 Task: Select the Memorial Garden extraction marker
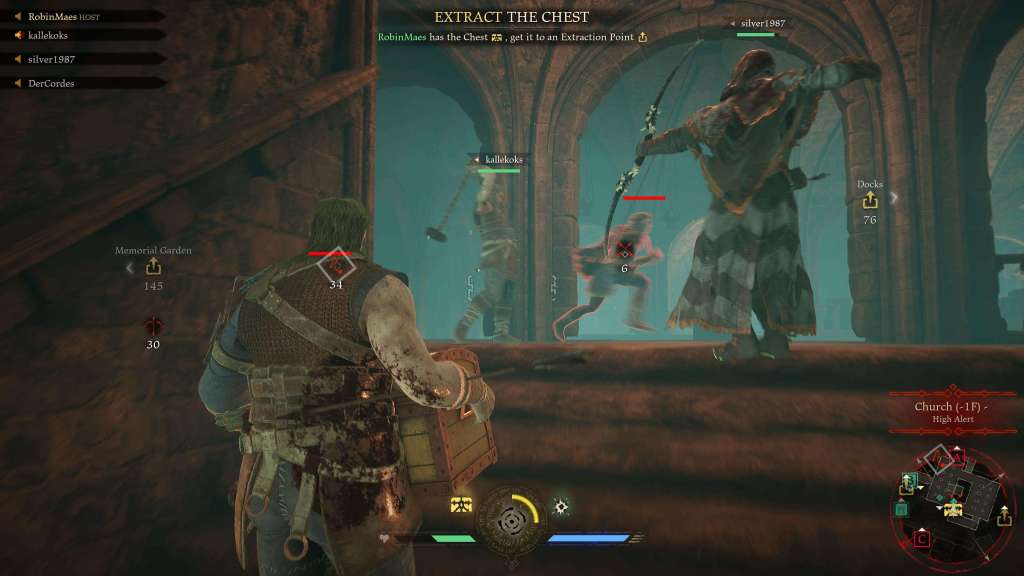[153, 266]
